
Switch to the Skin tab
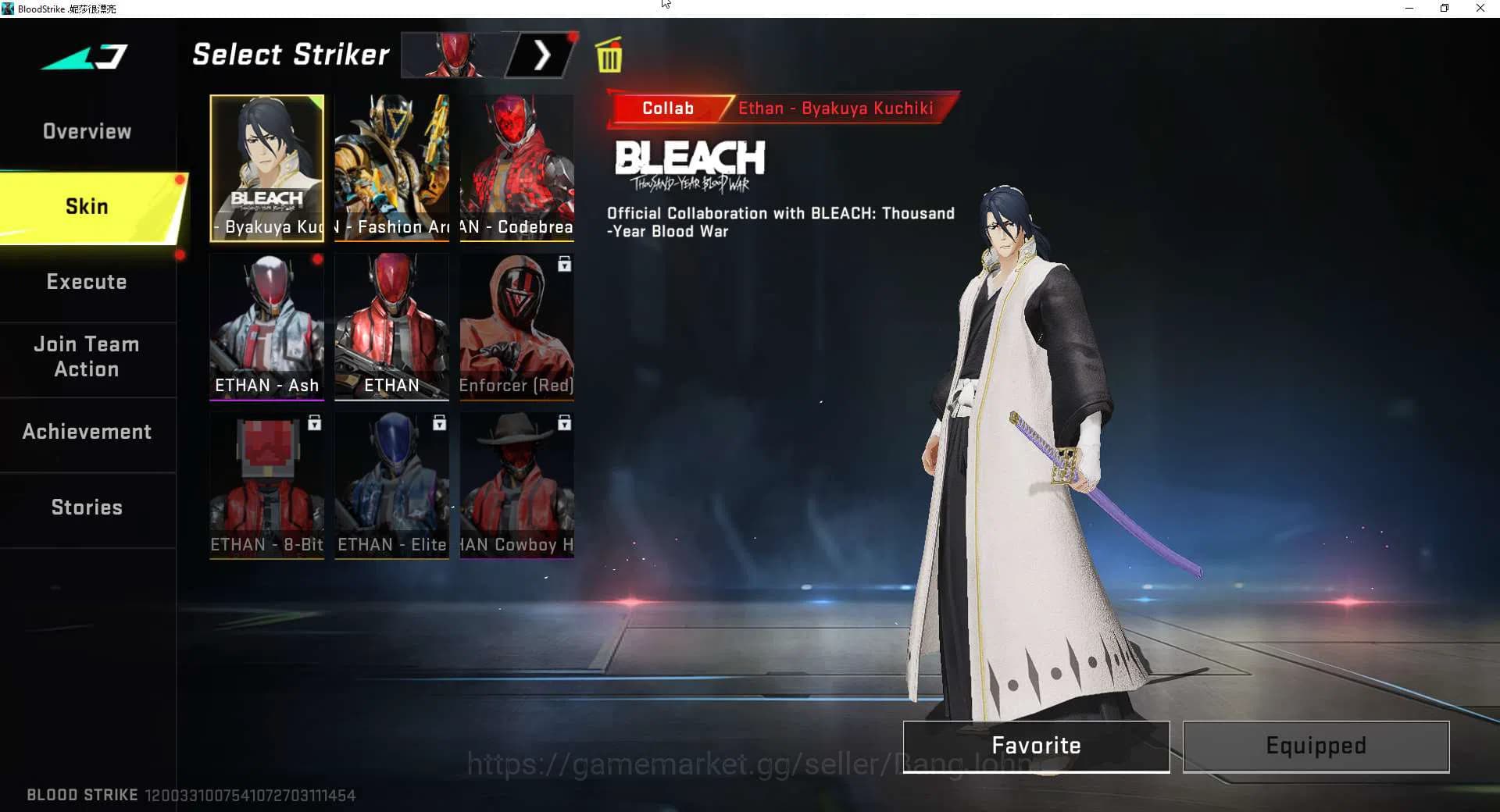(x=87, y=205)
